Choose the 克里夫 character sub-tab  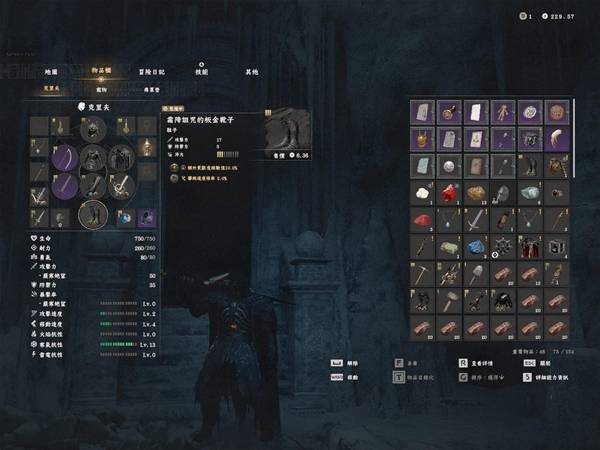click(x=51, y=89)
